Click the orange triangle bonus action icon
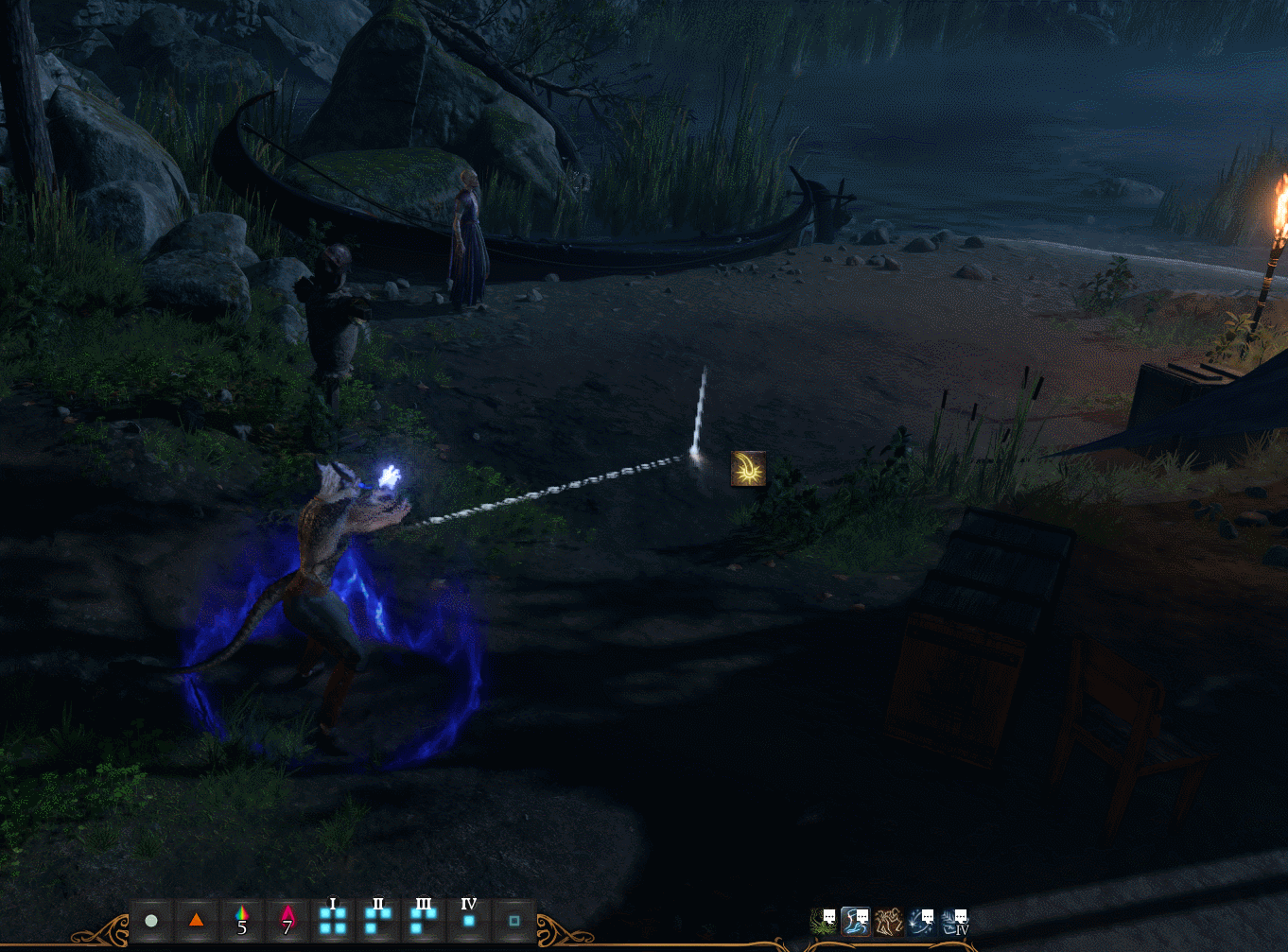Screen dimensions: 1288x952 tap(197, 920)
